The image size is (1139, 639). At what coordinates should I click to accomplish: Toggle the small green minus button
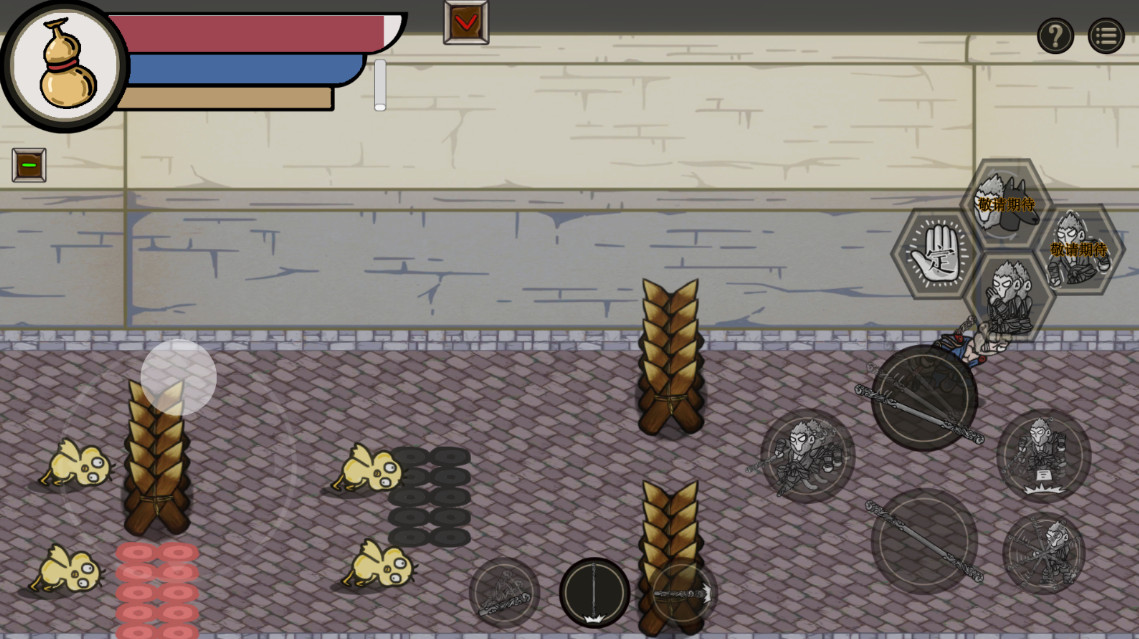[29, 165]
